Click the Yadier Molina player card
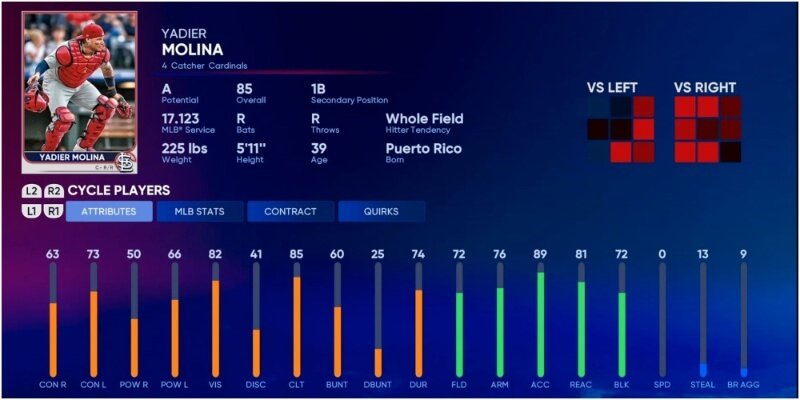Image resolution: width=800 pixels, height=400 pixels. [79, 93]
